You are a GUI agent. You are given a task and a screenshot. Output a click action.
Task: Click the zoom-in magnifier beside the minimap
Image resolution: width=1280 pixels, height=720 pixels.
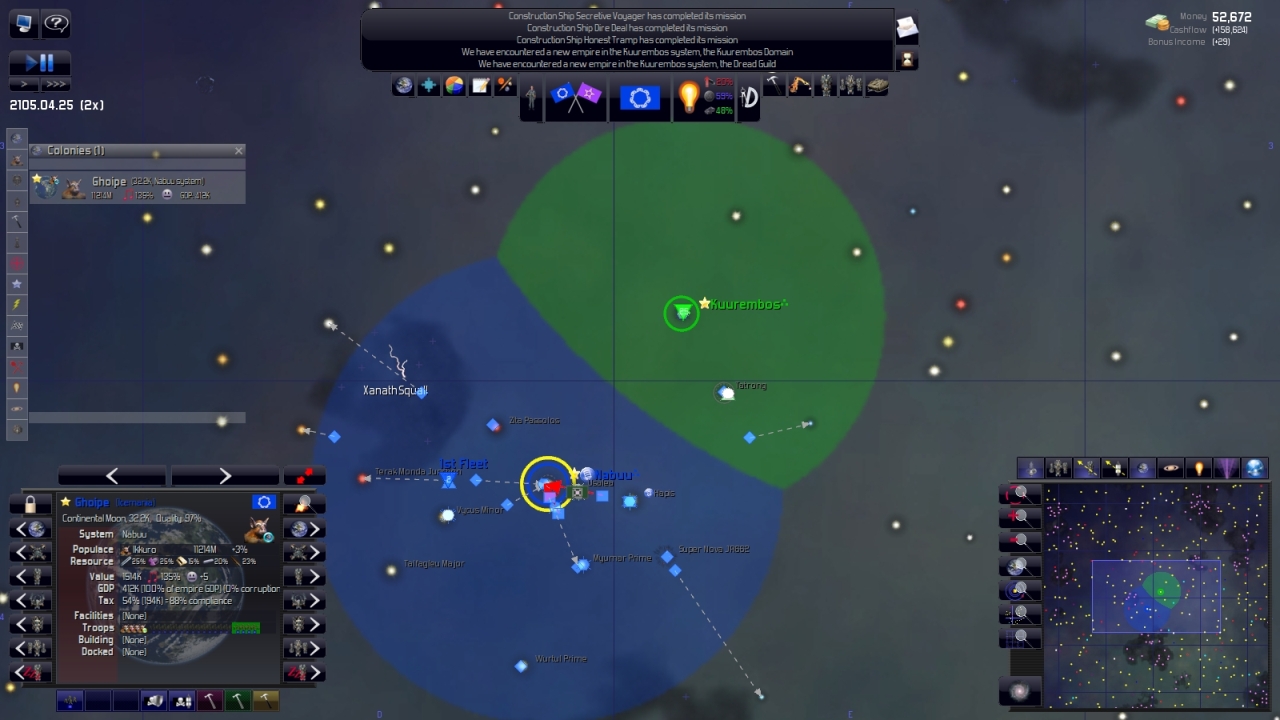click(1021, 517)
